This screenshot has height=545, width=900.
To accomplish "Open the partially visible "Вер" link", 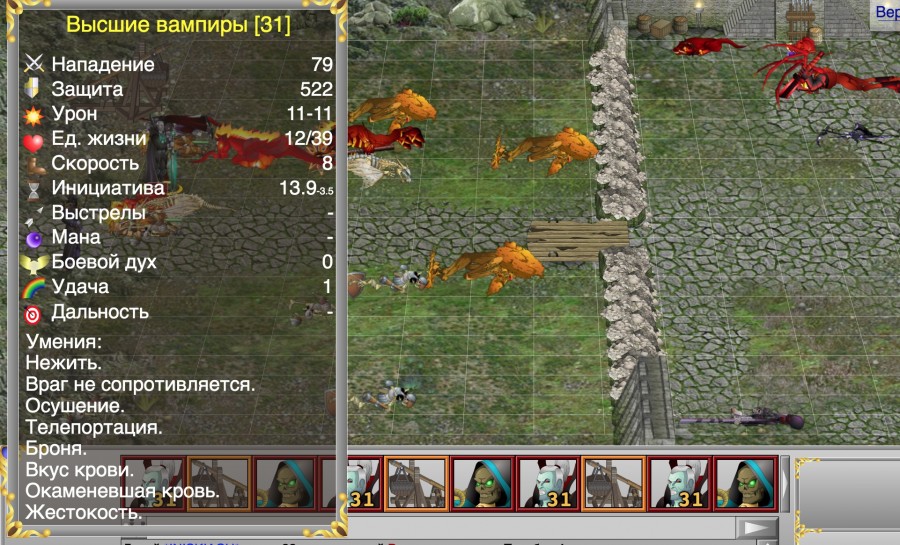I will pyautogui.click(x=887, y=13).
